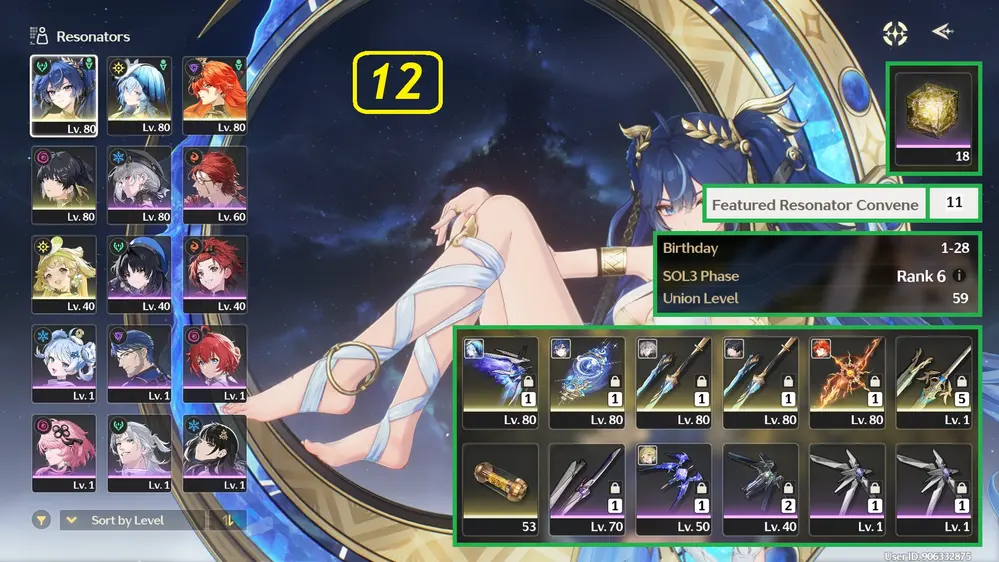Choose the Lv. 1 broadsword with rank 5
999x562 pixels.
coord(933,381)
